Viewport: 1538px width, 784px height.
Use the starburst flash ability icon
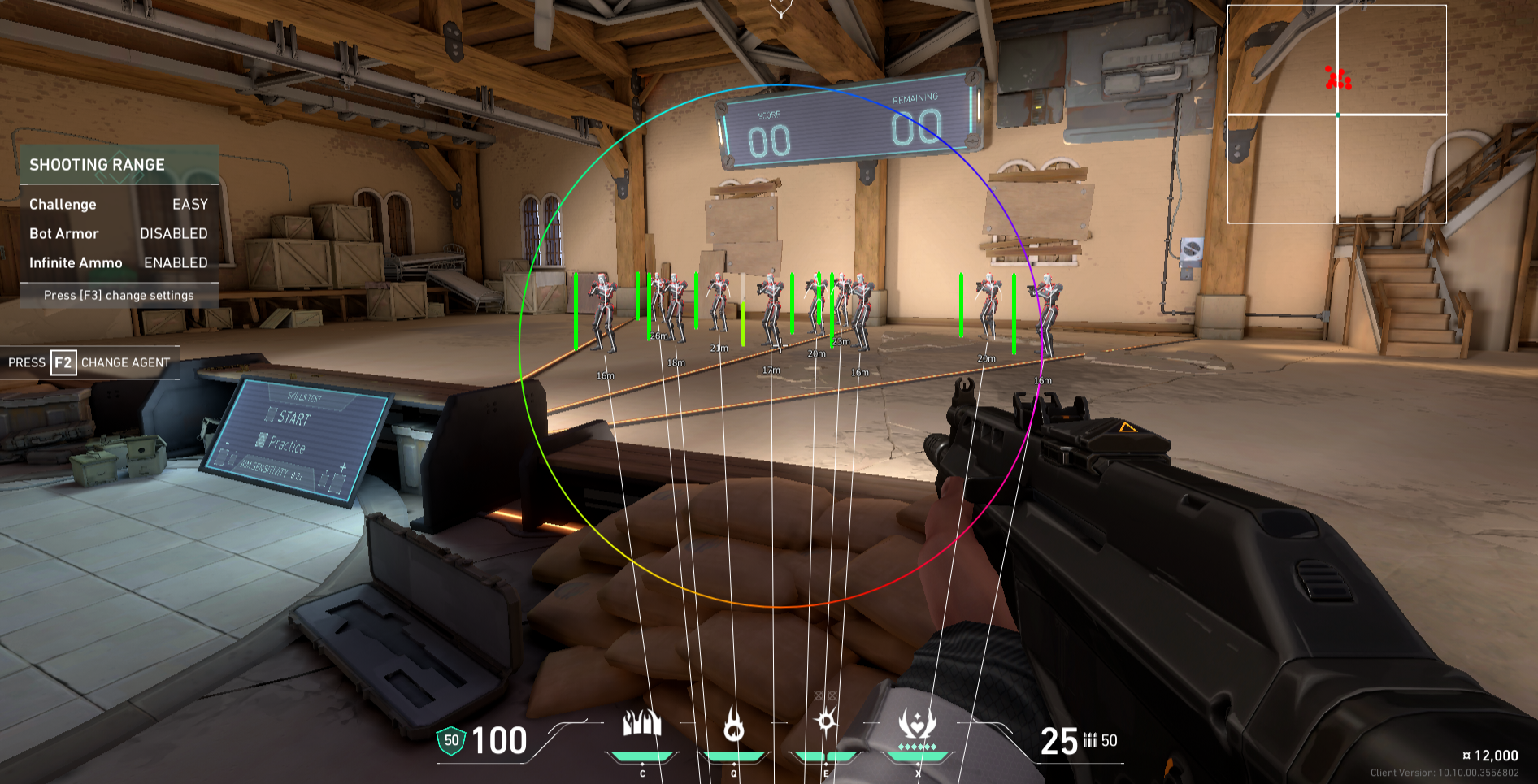click(826, 721)
